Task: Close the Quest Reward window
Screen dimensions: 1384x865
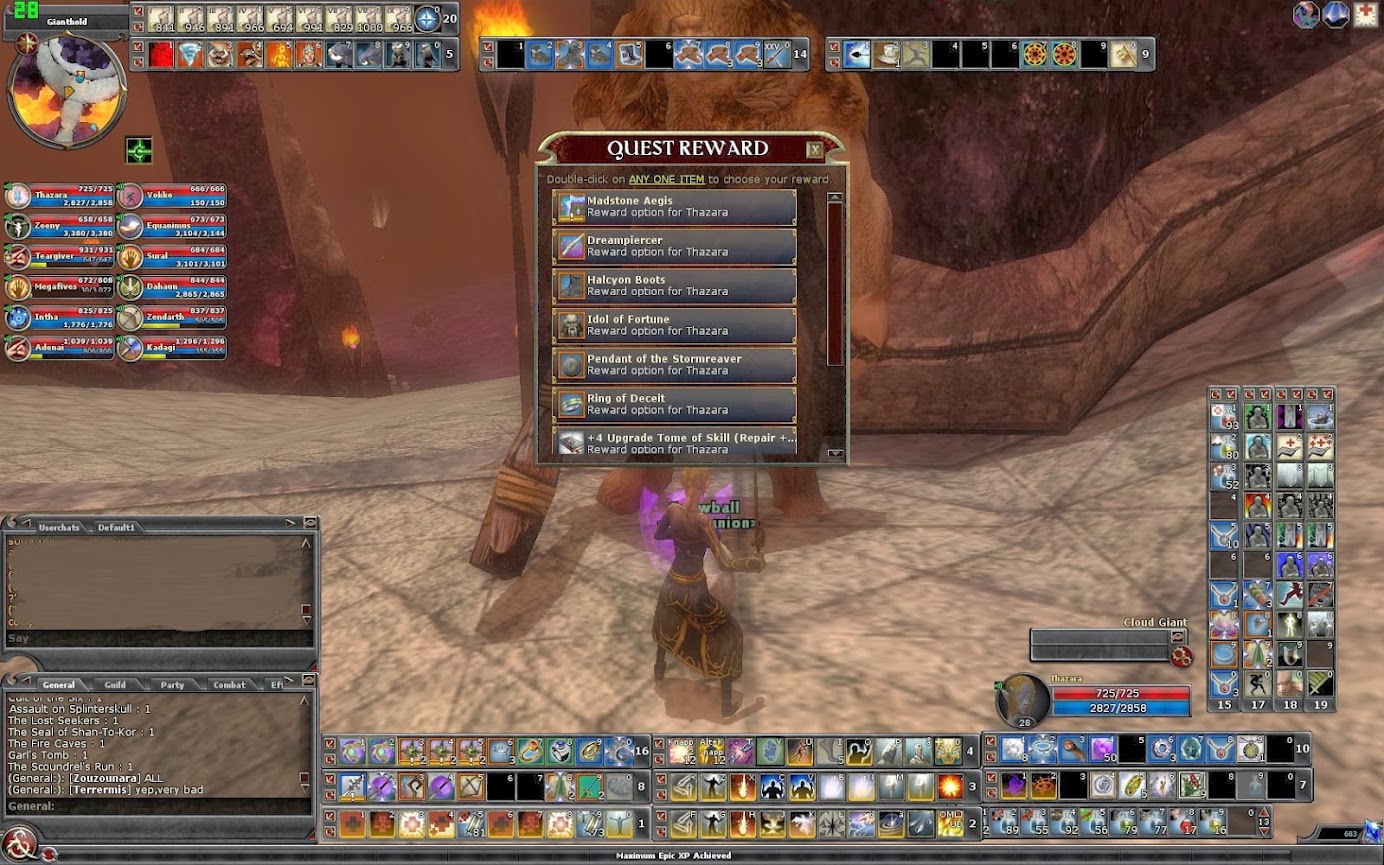Action: click(x=815, y=150)
